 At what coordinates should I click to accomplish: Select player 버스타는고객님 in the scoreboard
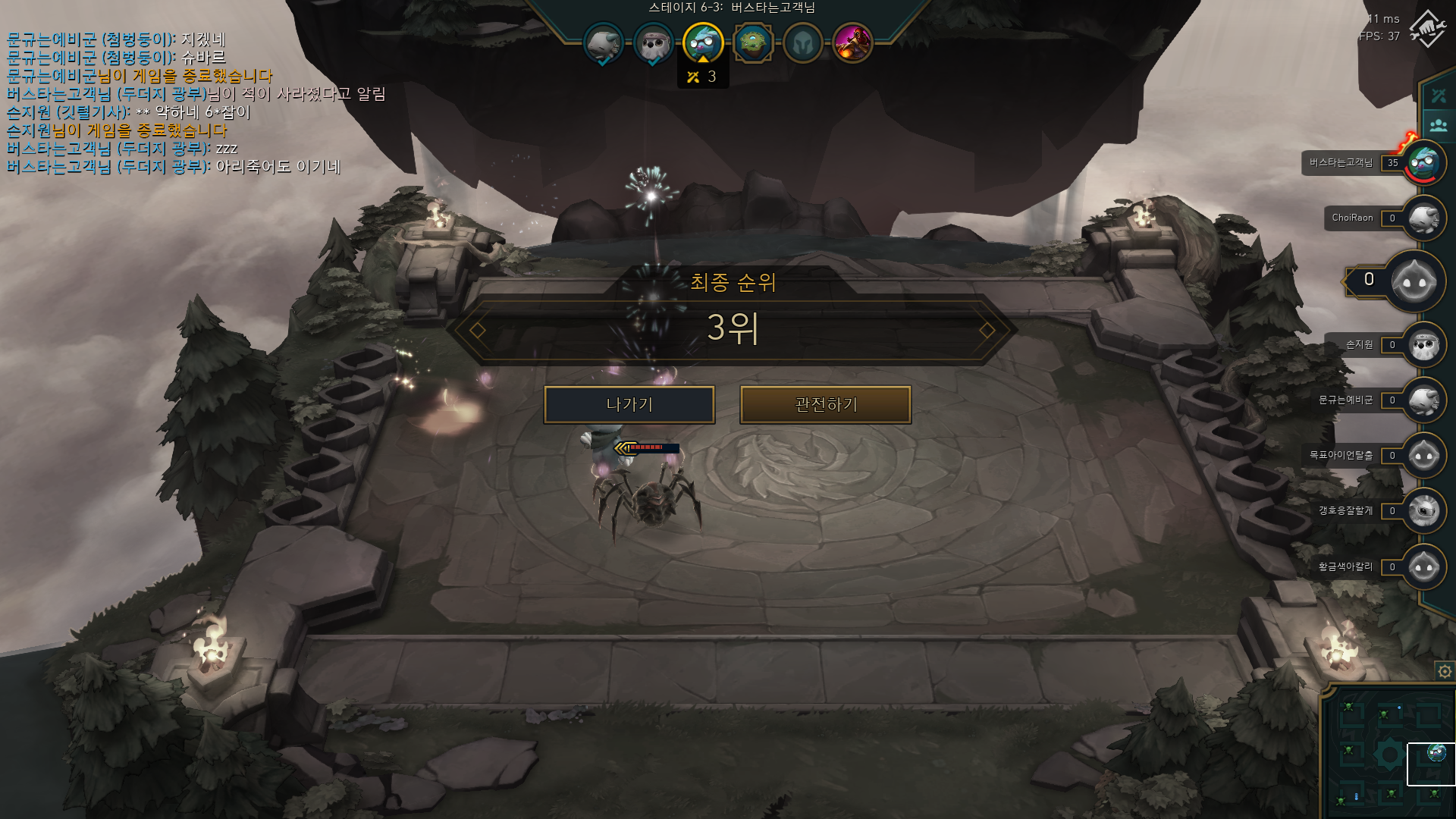(1424, 162)
